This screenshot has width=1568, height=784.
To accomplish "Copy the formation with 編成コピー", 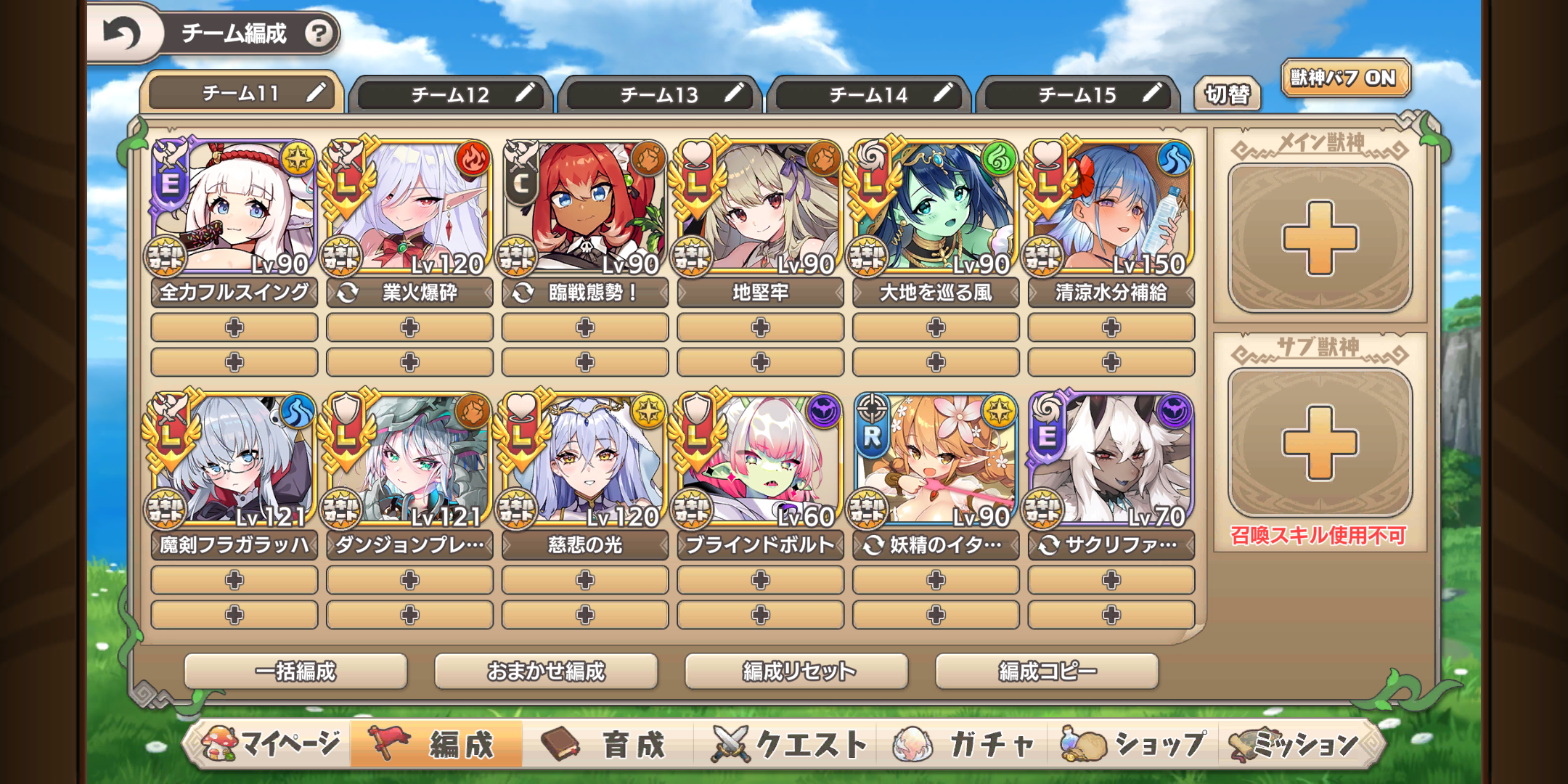I will click(x=1047, y=671).
